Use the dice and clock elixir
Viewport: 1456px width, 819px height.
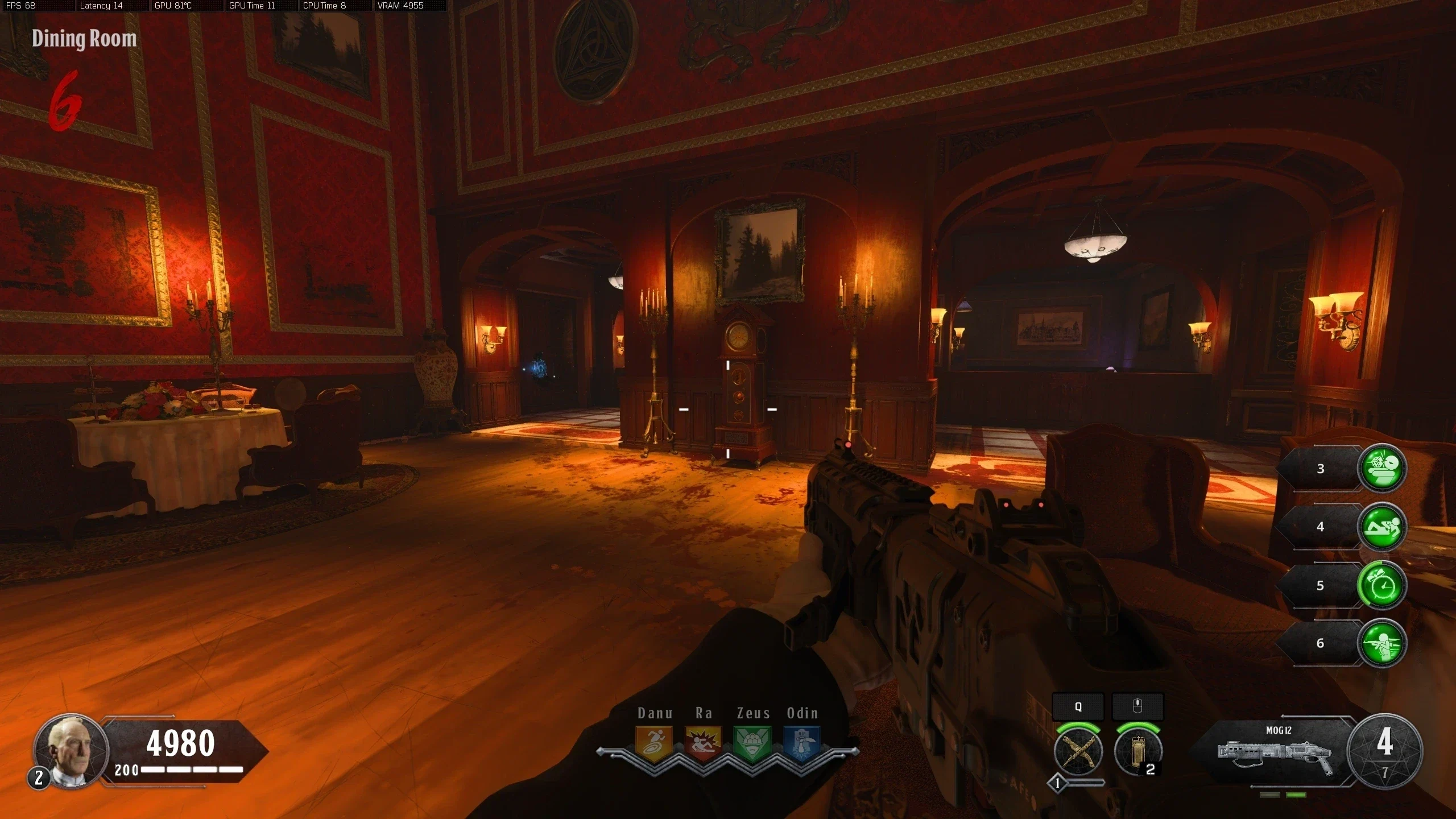pos(1382,468)
